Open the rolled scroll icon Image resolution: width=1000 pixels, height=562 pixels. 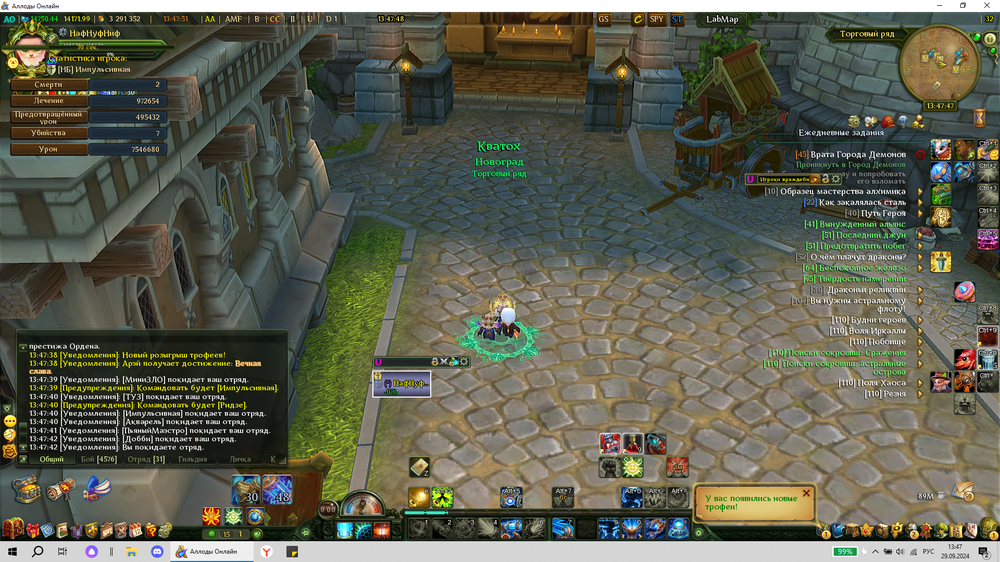[x=62, y=489]
